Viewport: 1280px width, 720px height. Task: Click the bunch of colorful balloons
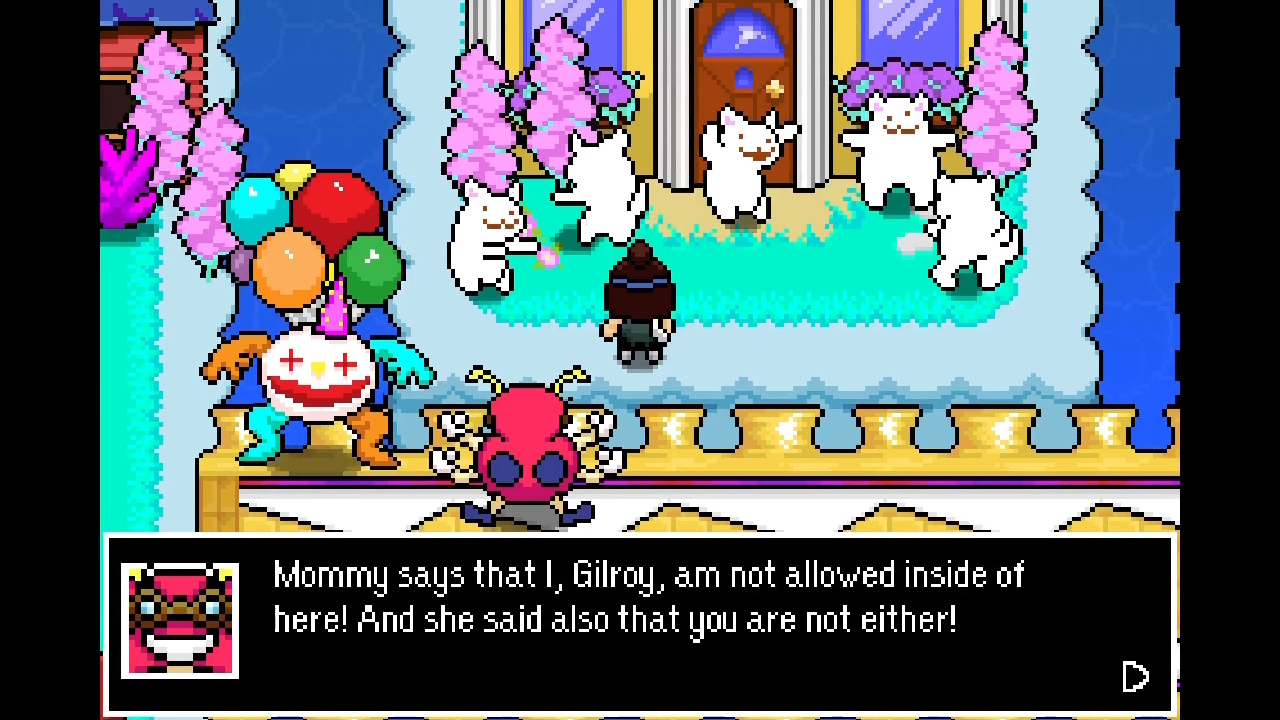click(x=315, y=230)
